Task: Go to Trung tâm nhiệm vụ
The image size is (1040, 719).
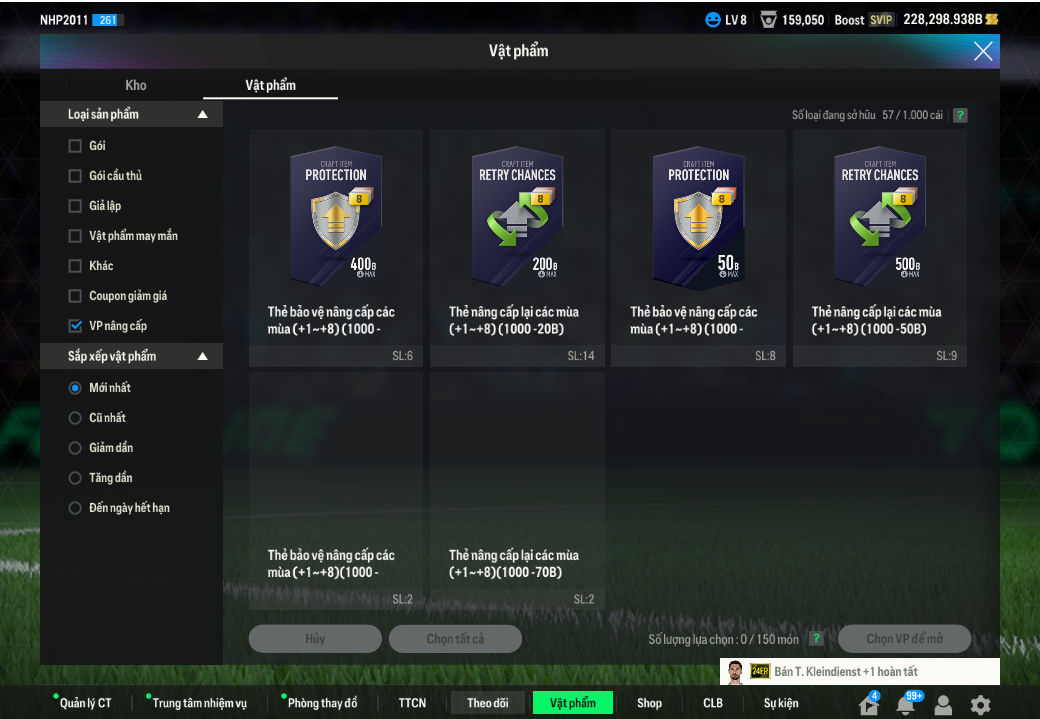Action: point(199,703)
